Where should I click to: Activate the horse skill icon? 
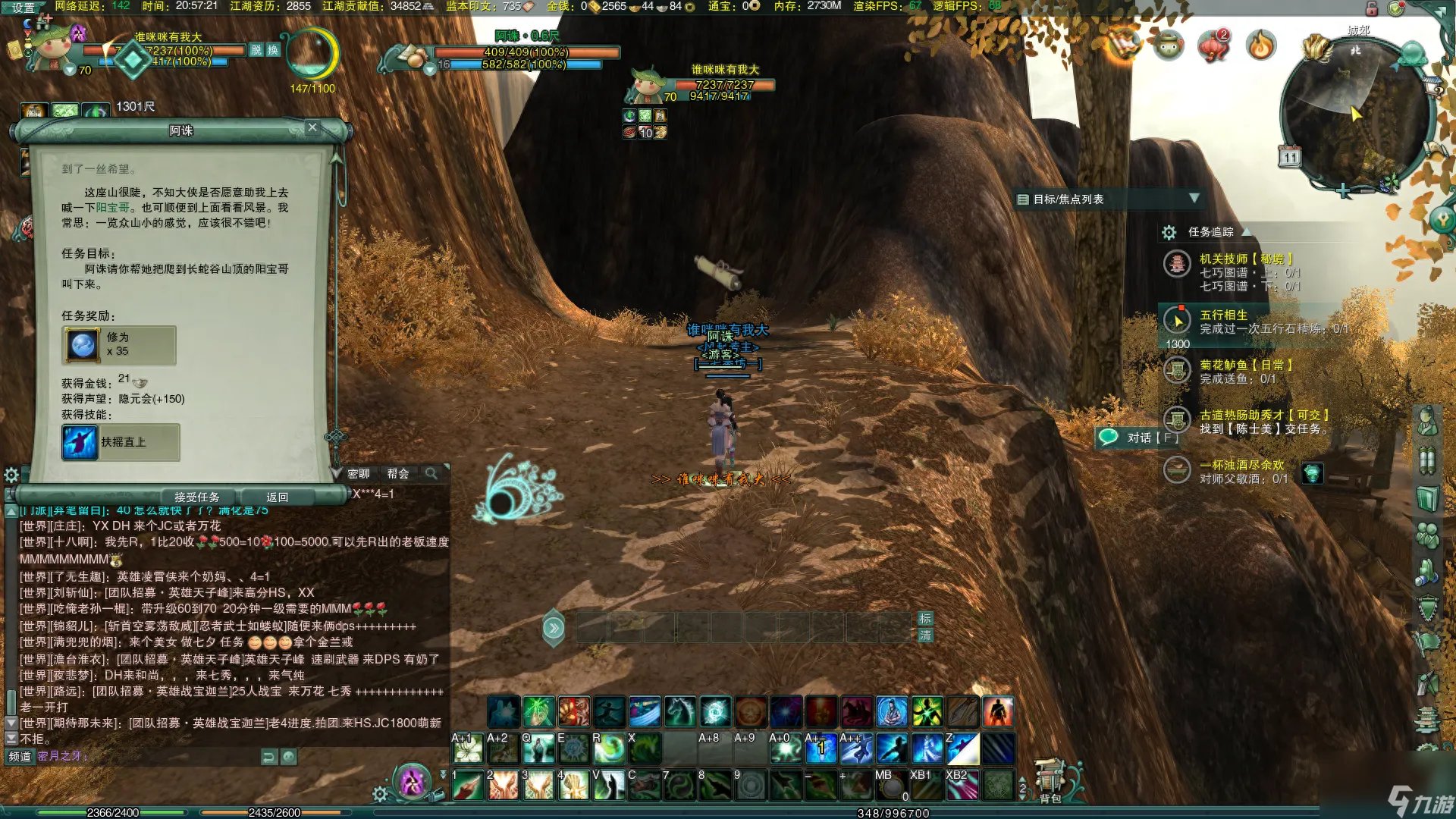click(679, 712)
